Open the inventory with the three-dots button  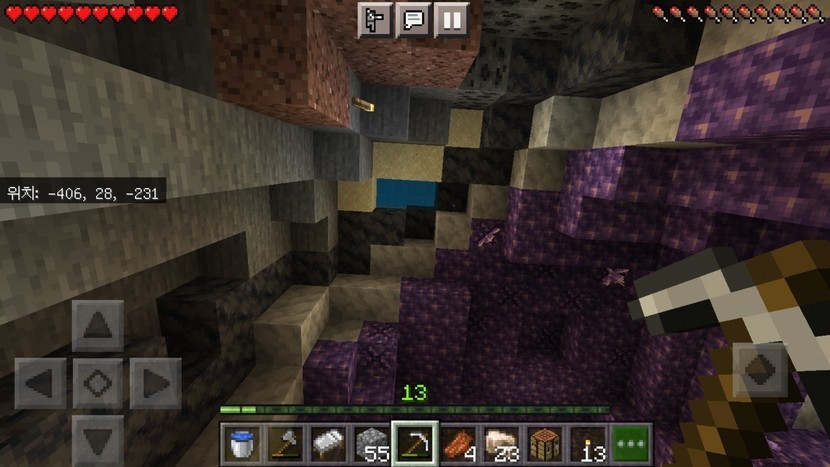631,441
